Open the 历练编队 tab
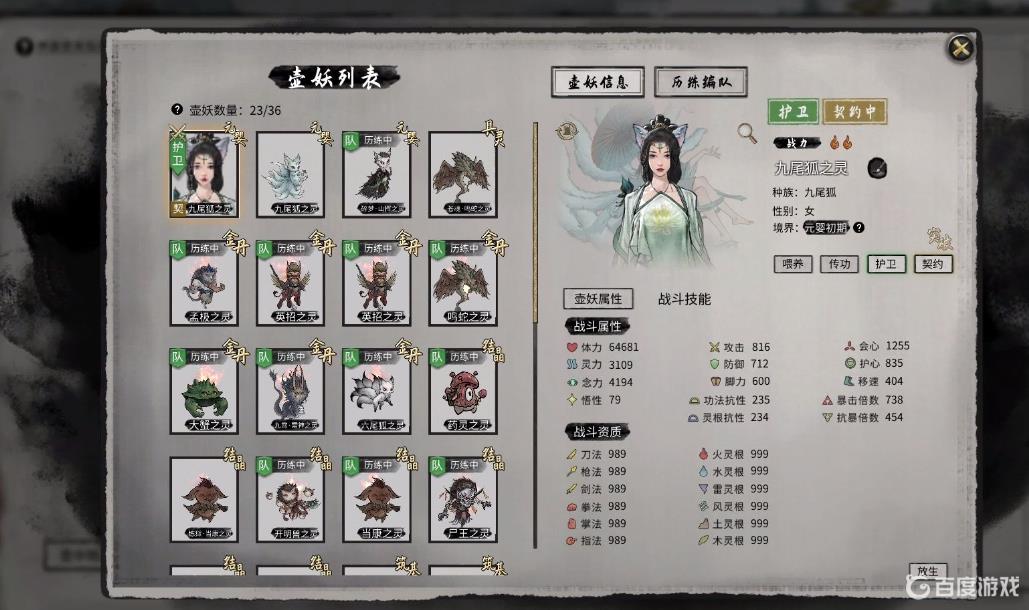 point(701,83)
